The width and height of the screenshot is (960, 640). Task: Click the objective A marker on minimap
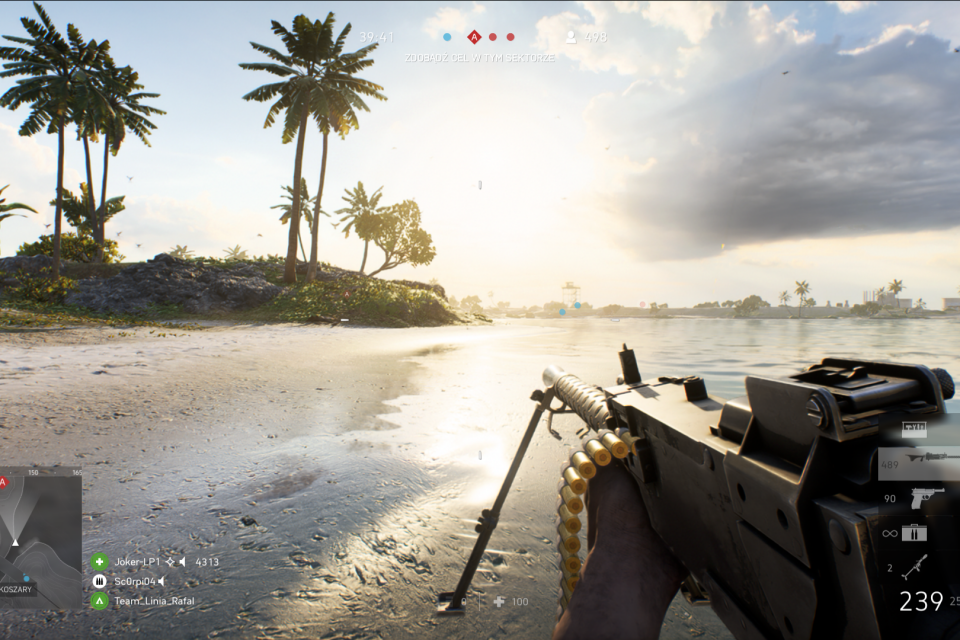(4, 482)
